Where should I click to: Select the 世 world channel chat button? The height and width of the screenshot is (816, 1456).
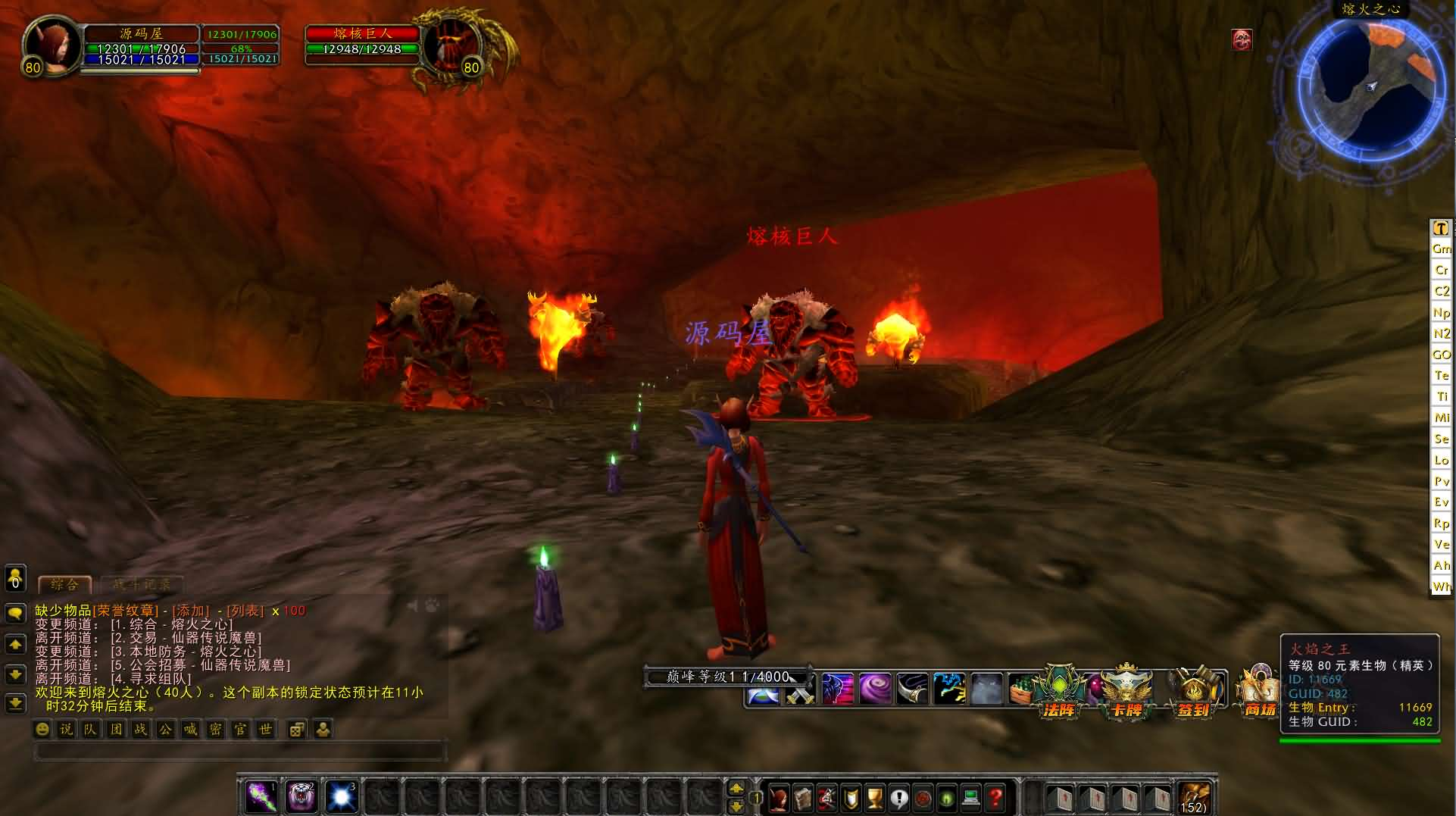point(265,730)
